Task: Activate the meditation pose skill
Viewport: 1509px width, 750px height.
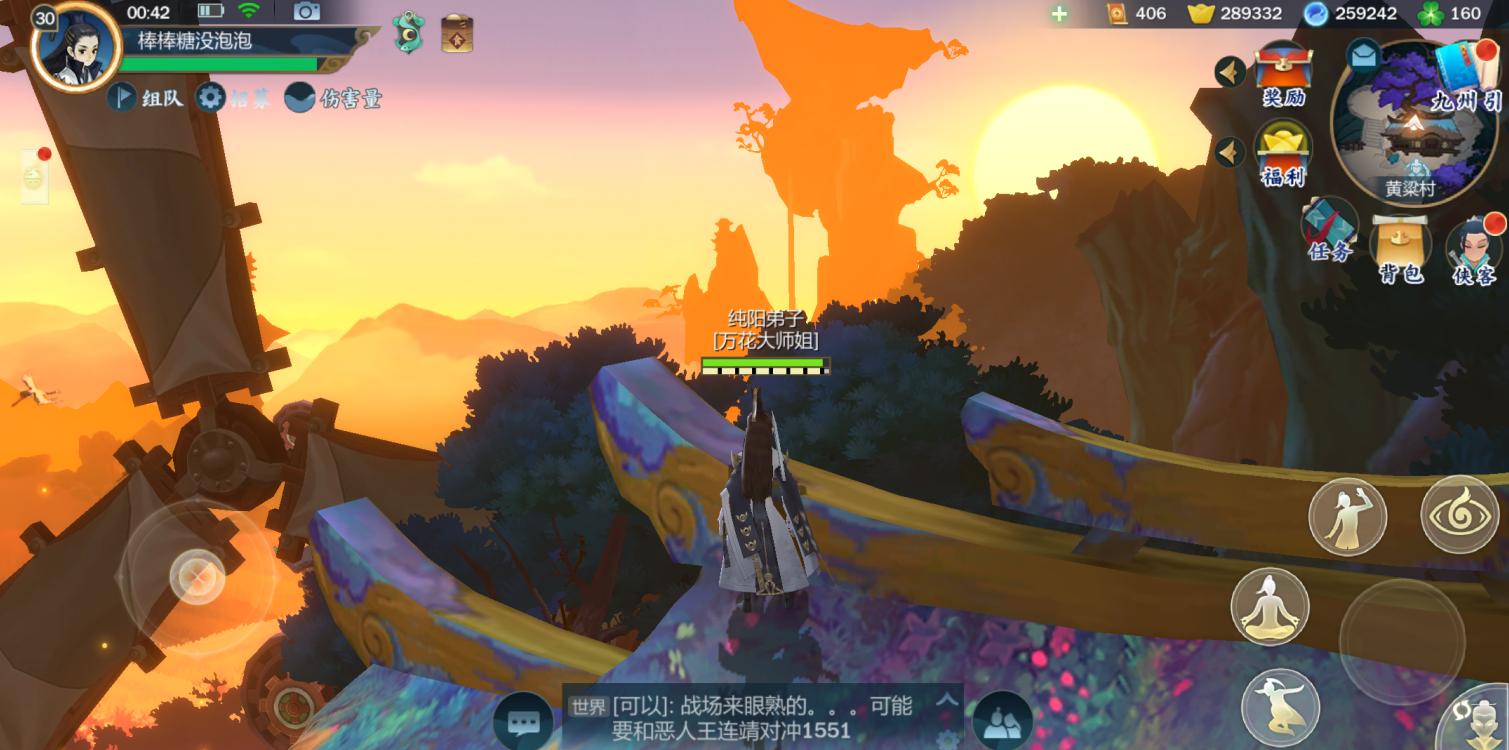Action: pyautogui.click(x=1269, y=606)
